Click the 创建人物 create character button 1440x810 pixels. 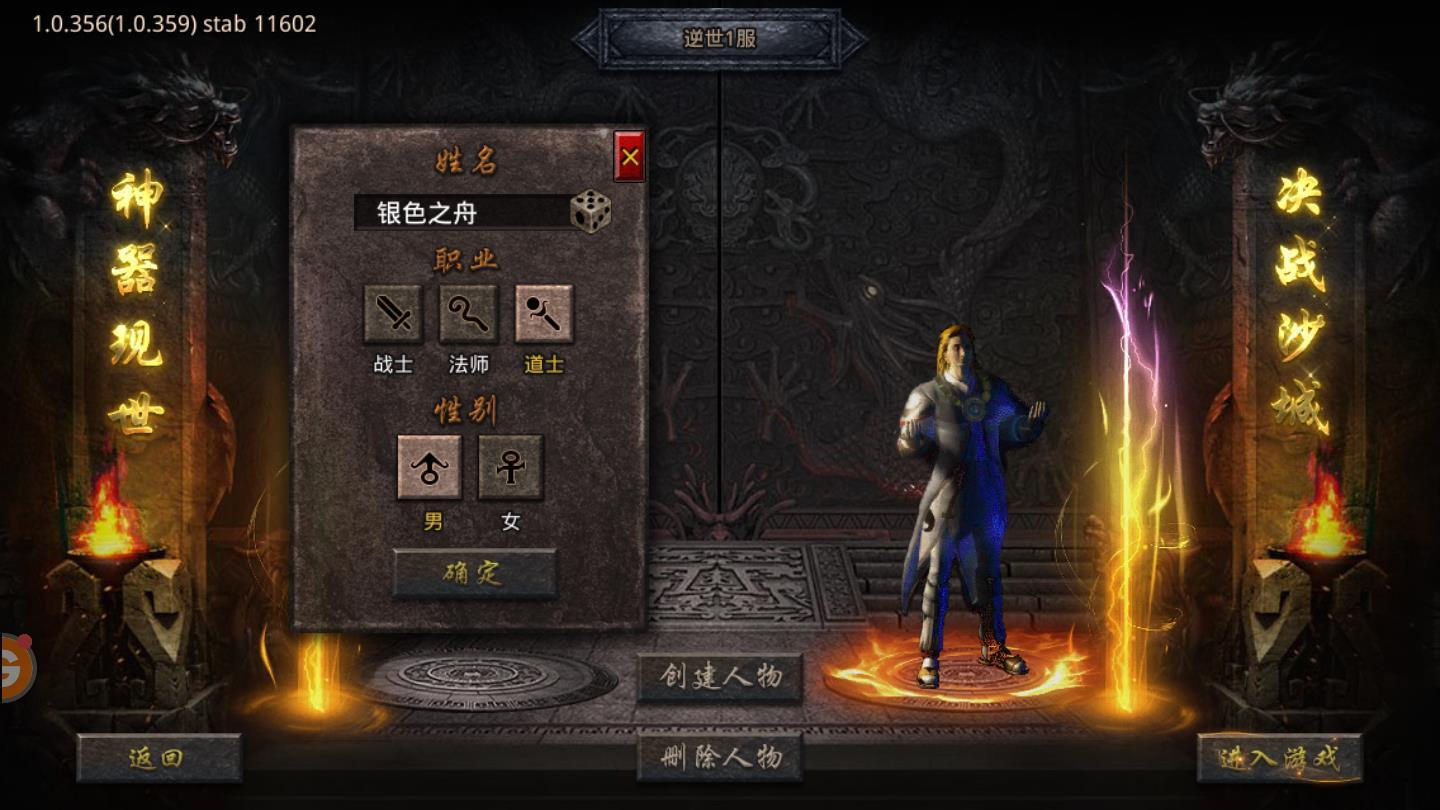720,676
